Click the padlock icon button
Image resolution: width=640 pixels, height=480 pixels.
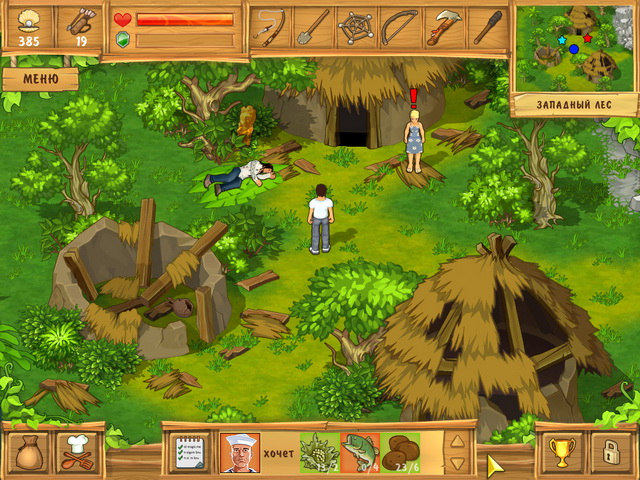tap(610, 452)
